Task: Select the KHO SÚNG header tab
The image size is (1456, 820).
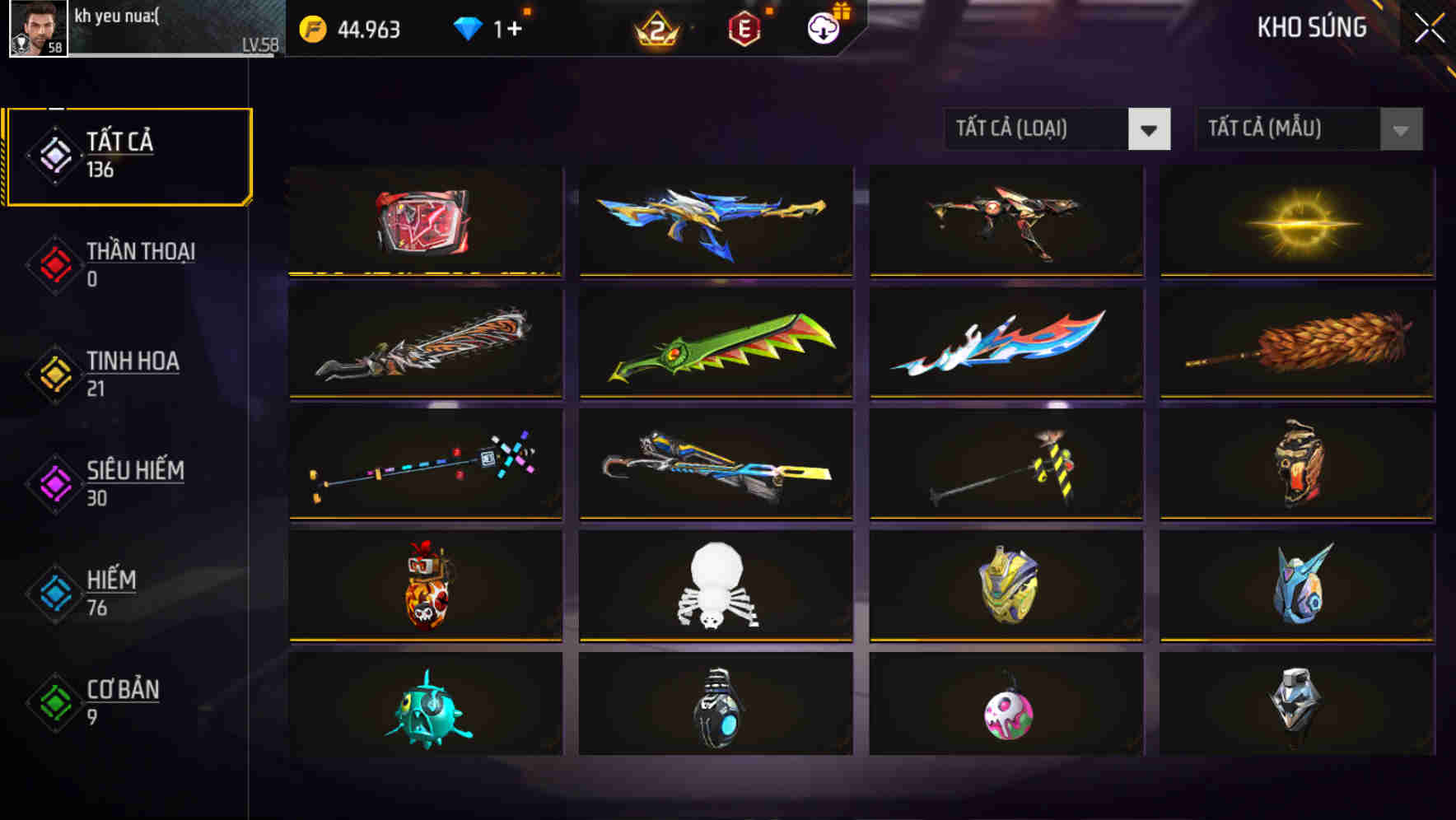Action: 1310,27
